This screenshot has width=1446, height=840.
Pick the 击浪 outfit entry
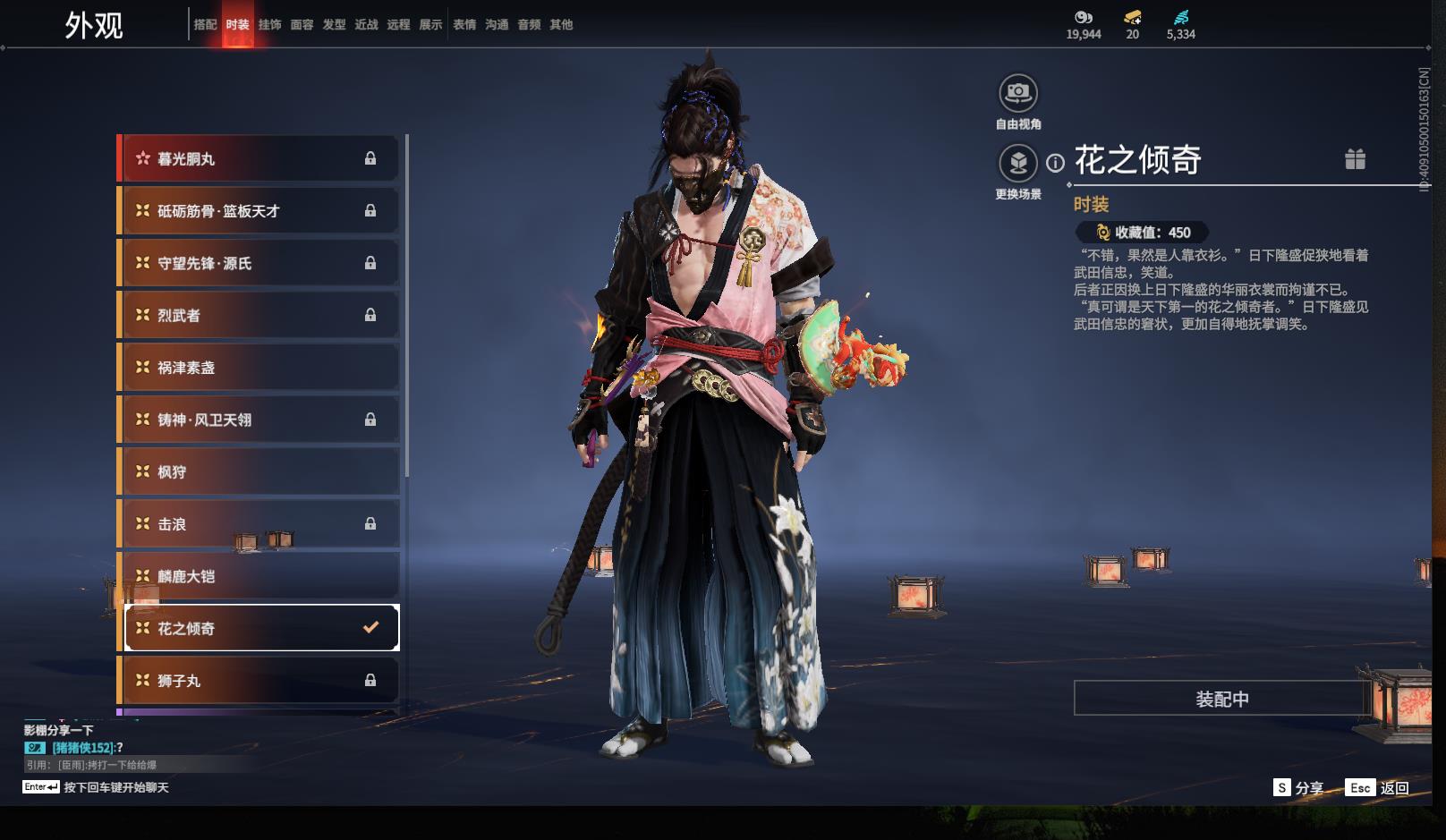[x=259, y=524]
